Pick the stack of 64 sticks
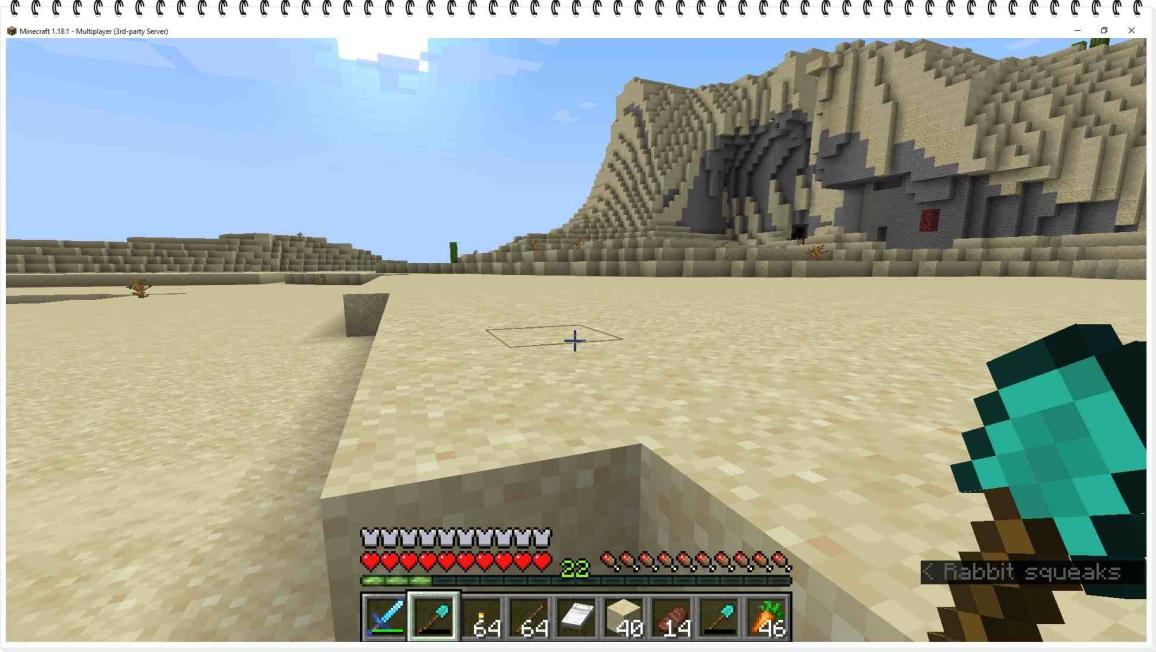This screenshot has width=1156, height=652. click(529, 617)
